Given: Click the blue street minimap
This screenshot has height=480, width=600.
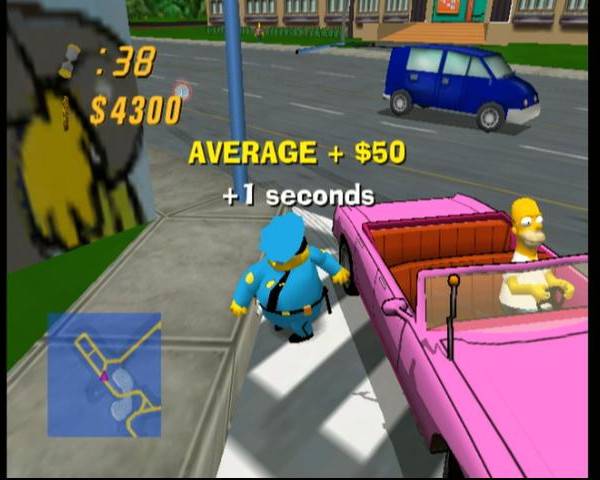Looking at the screenshot, I should pyautogui.click(x=104, y=374).
